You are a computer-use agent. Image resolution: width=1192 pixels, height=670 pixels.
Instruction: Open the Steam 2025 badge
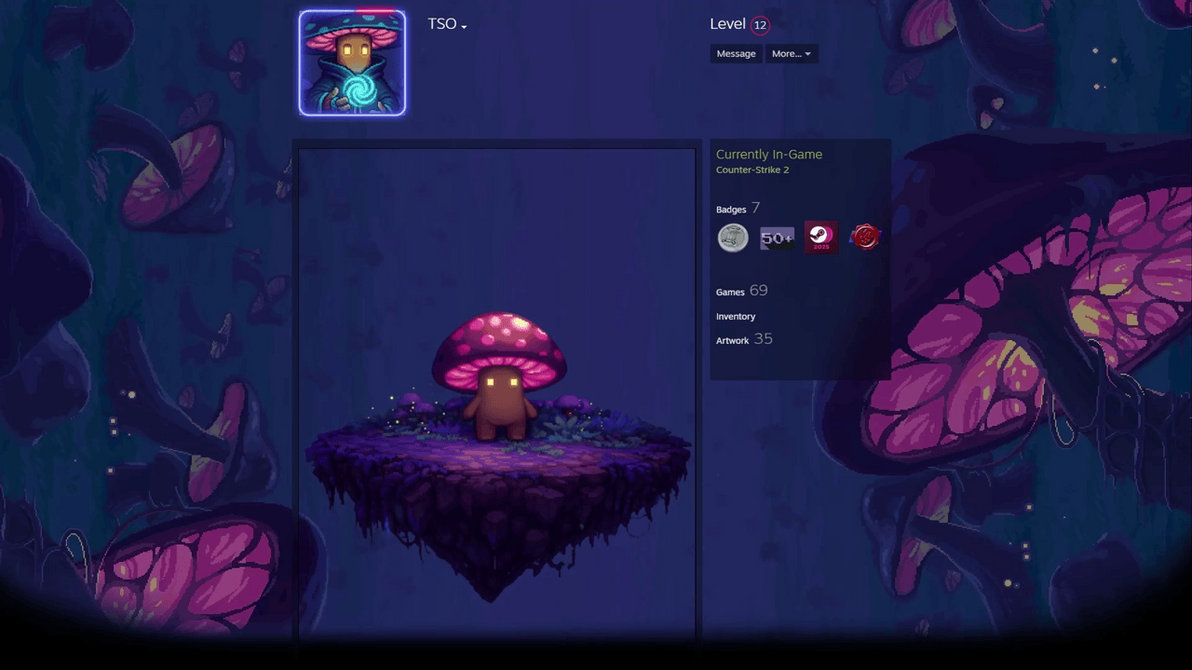pyautogui.click(x=821, y=238)
